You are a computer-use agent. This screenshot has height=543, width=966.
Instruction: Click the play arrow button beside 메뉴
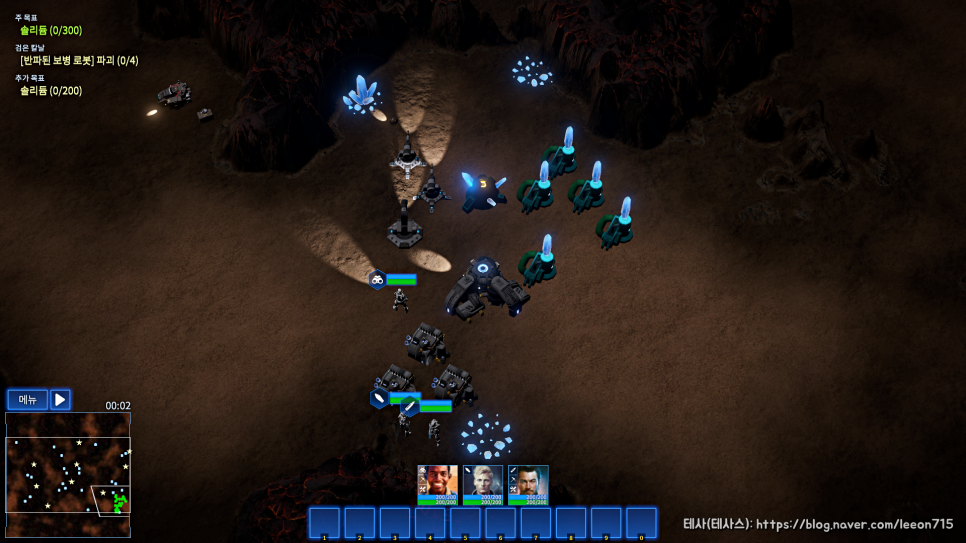click(60, 400)
